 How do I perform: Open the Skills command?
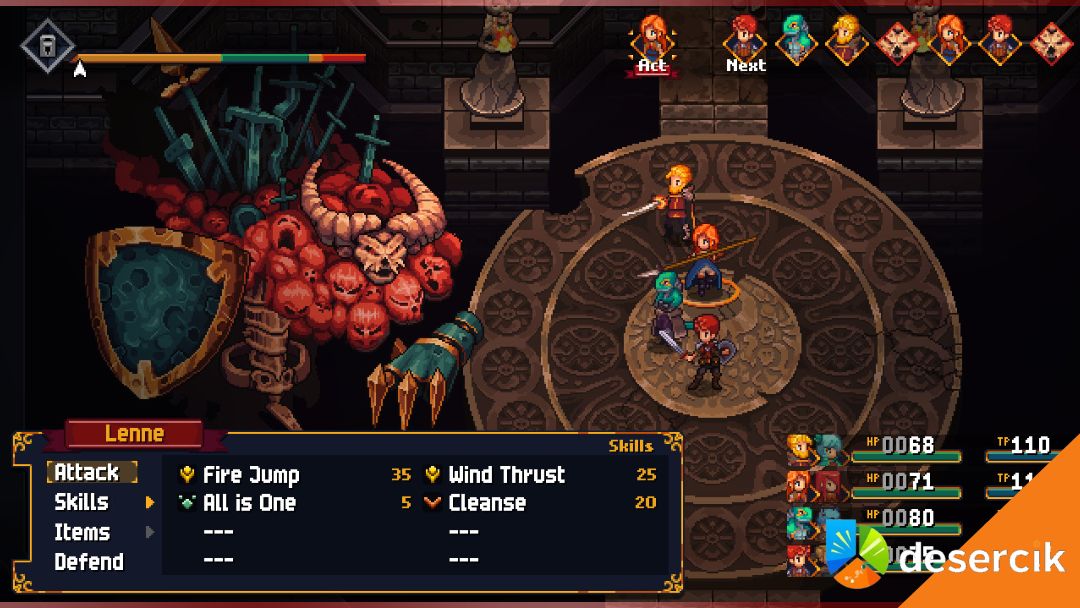(82, 502)
